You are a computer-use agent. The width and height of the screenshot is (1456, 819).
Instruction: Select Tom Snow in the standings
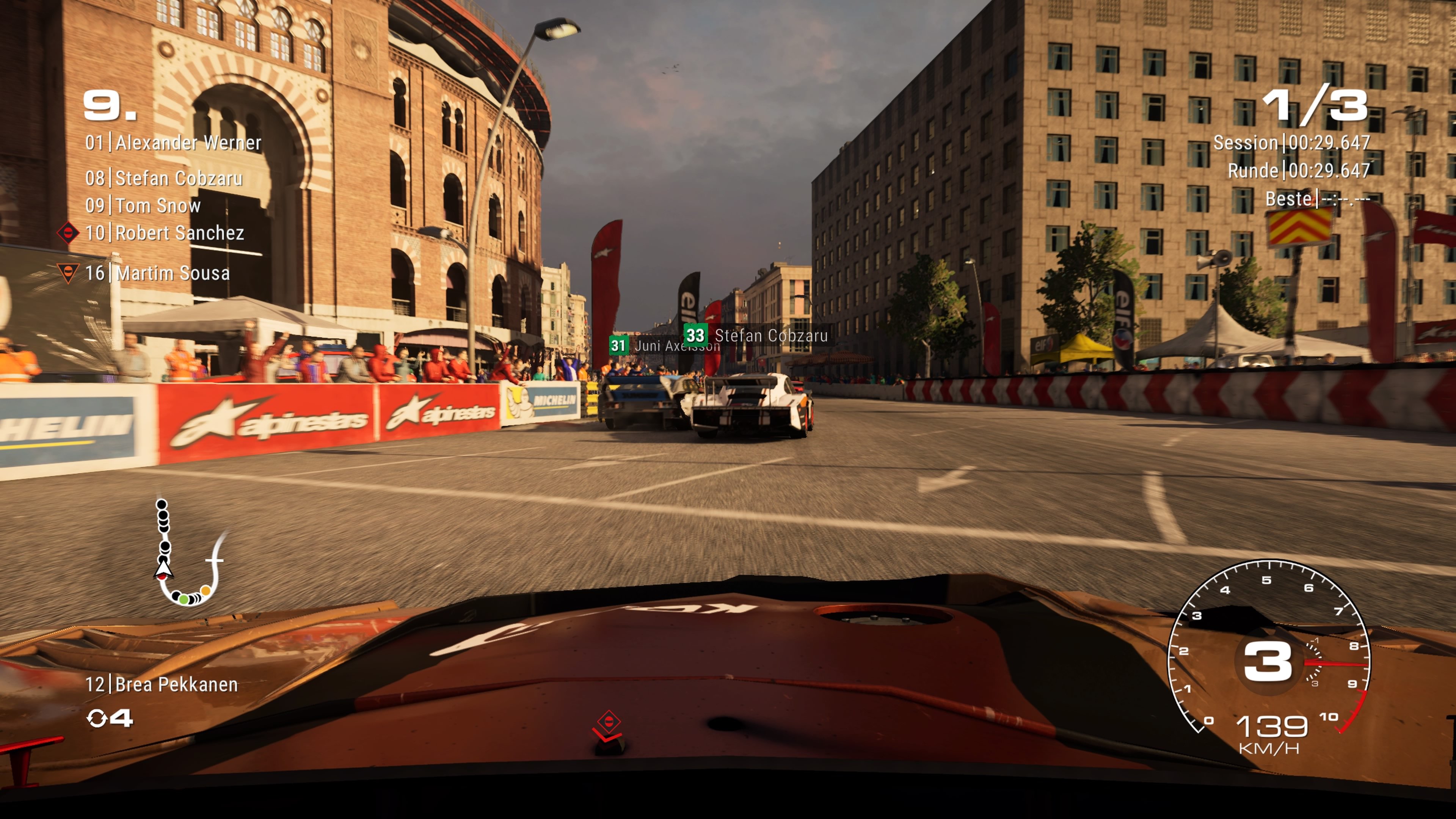pyautogui.click(x=143, y=206)
